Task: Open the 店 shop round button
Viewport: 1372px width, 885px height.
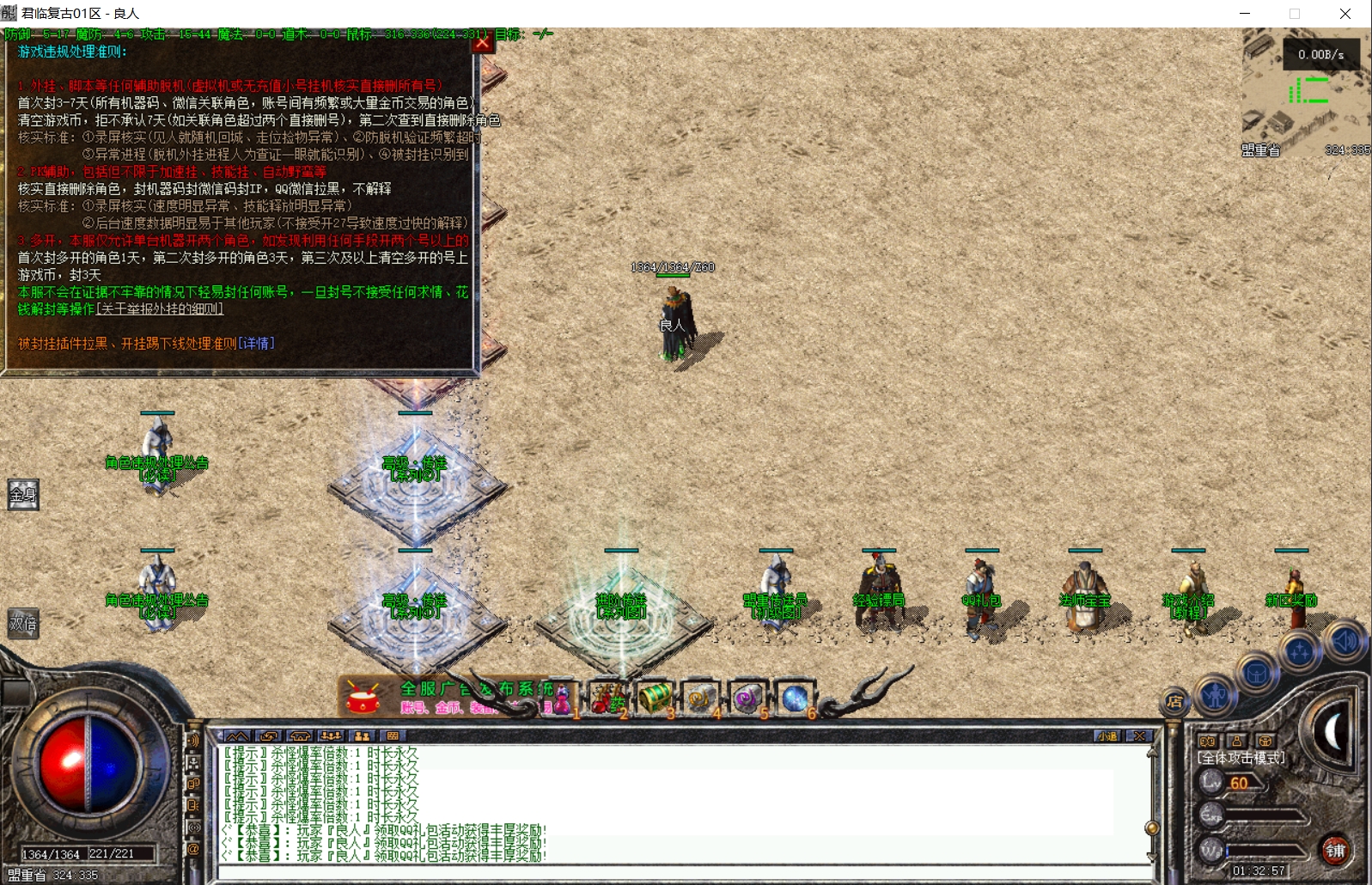Action: click(1174, 703)
